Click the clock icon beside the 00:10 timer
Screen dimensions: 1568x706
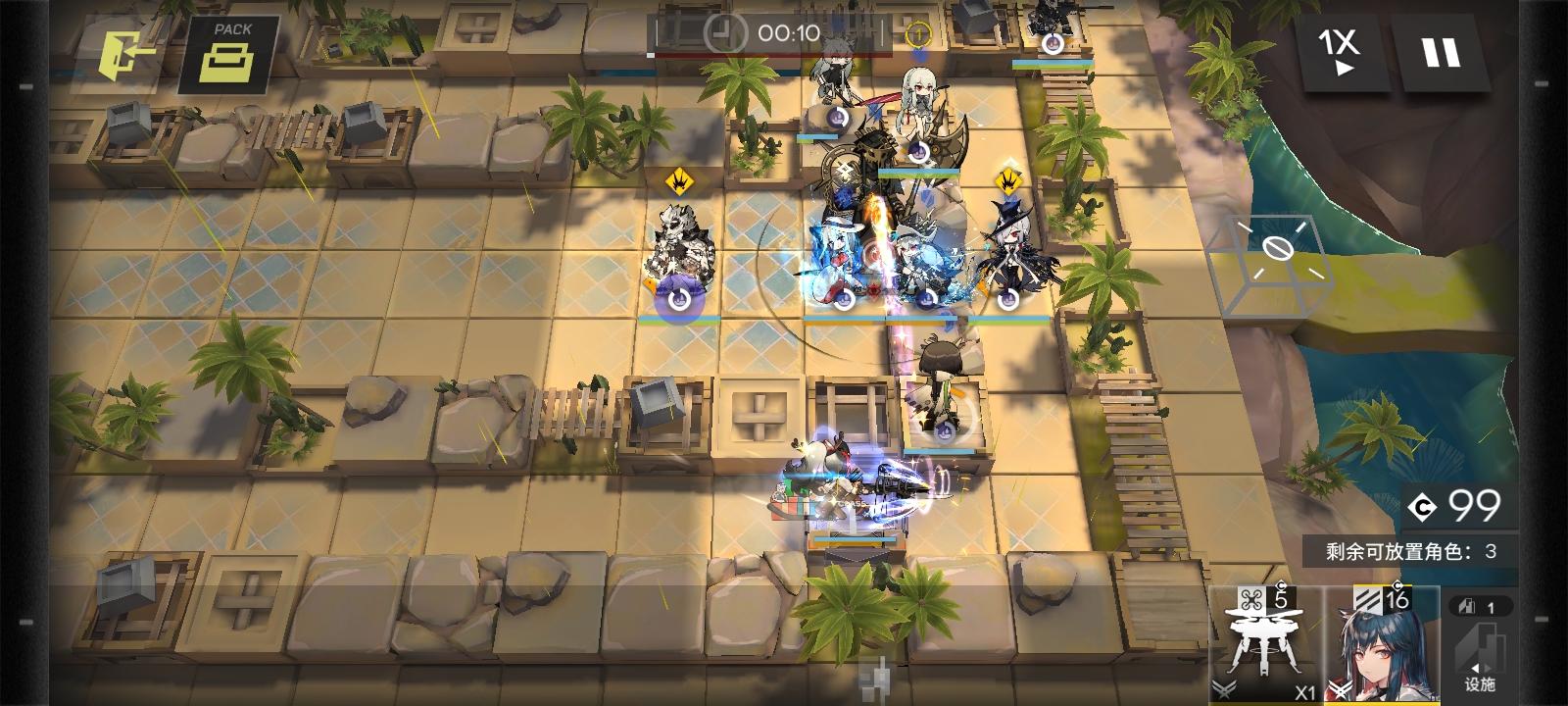tap(722, 33)
